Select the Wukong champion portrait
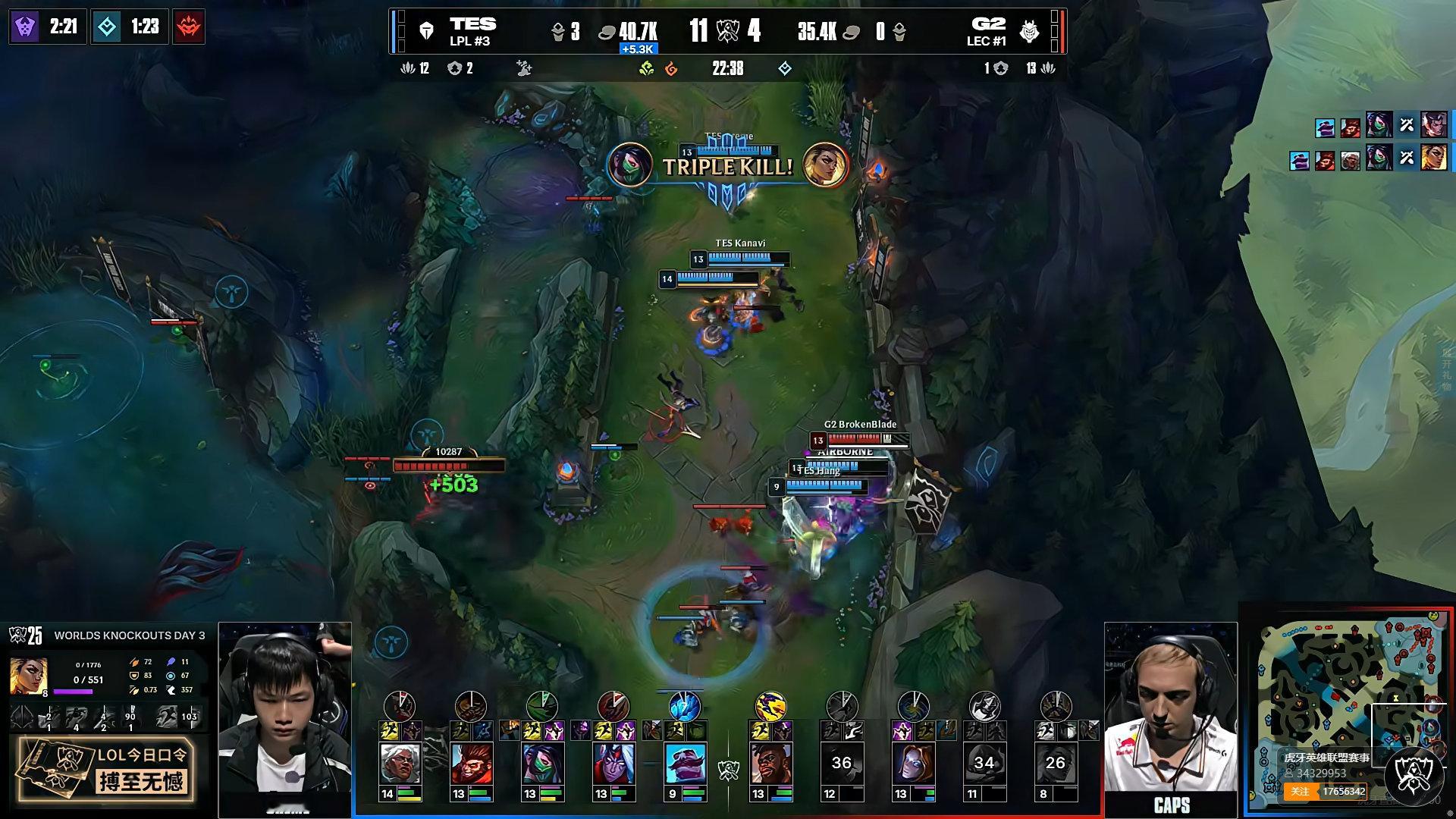The height and width of the screenshot is (819, 1456). pos(471,764)
